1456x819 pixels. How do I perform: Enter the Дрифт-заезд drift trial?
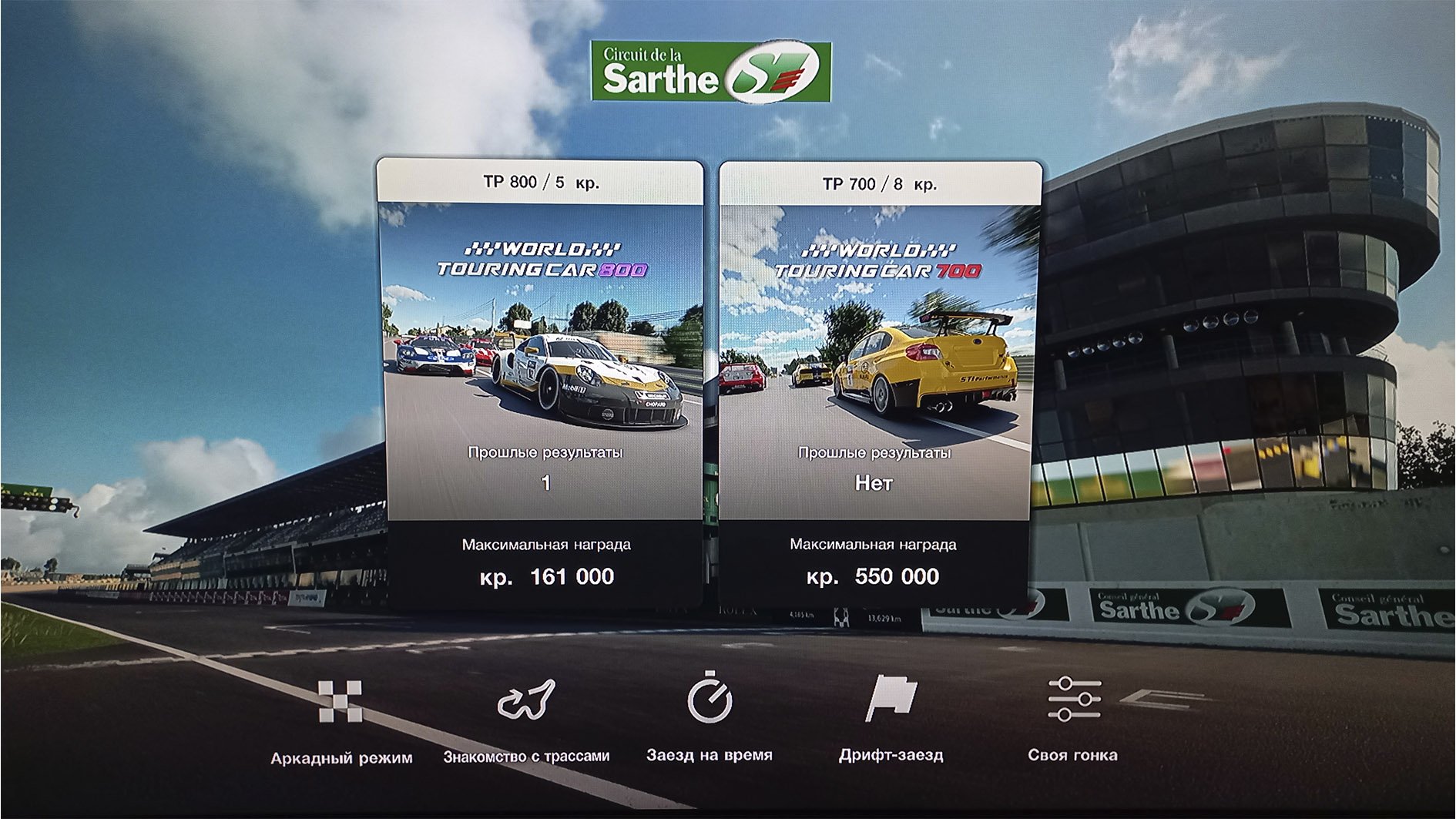[891, 718]
